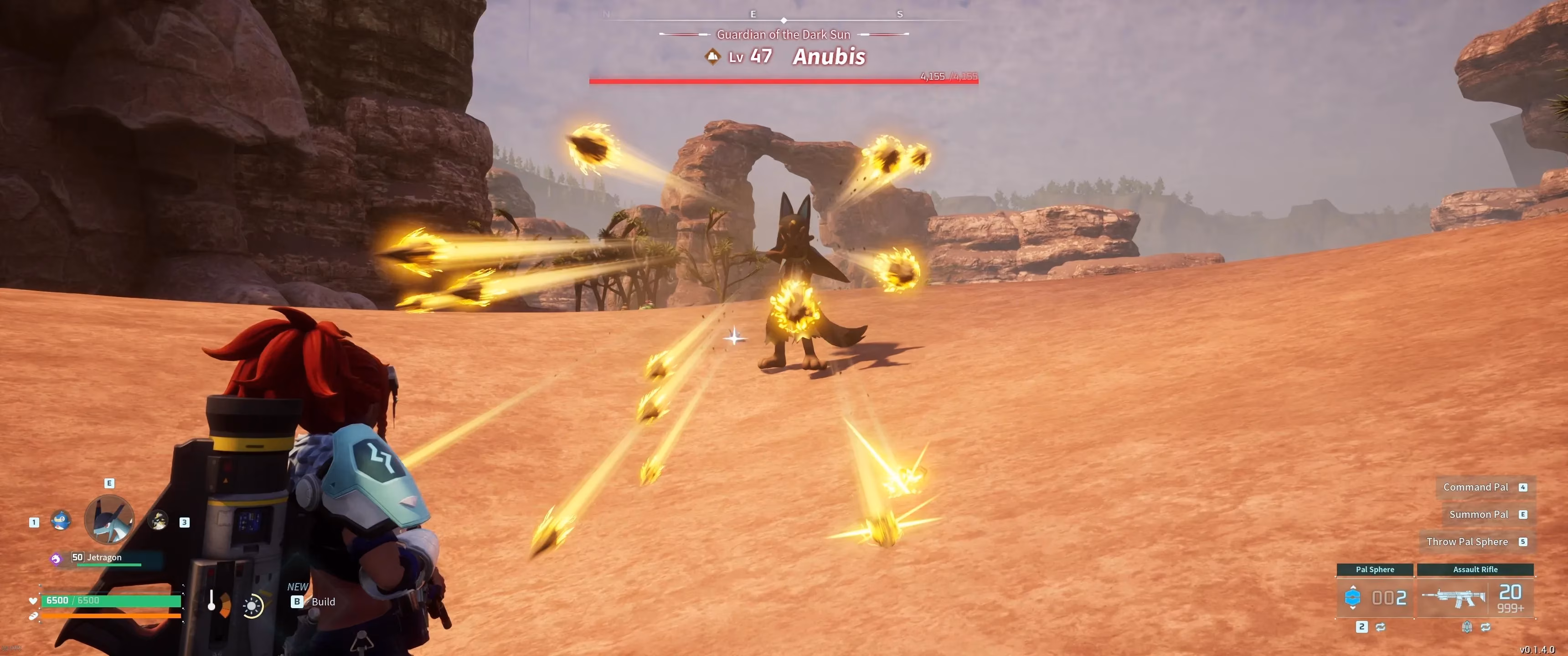Toggle the reload icon under the Pal Sphere slot

click(x=1381, y=627)
